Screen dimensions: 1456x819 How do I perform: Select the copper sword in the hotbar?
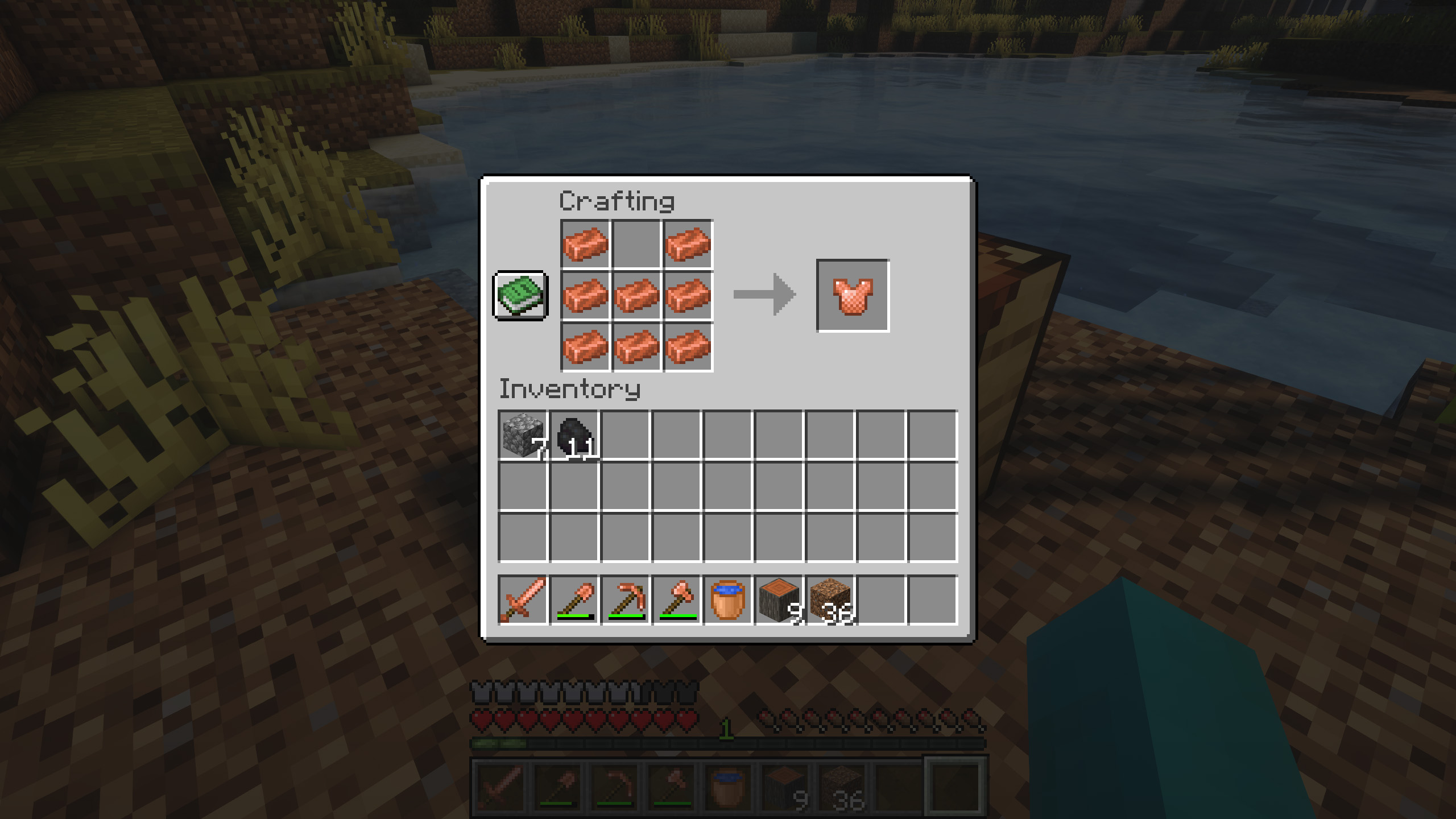coord(523,600)
